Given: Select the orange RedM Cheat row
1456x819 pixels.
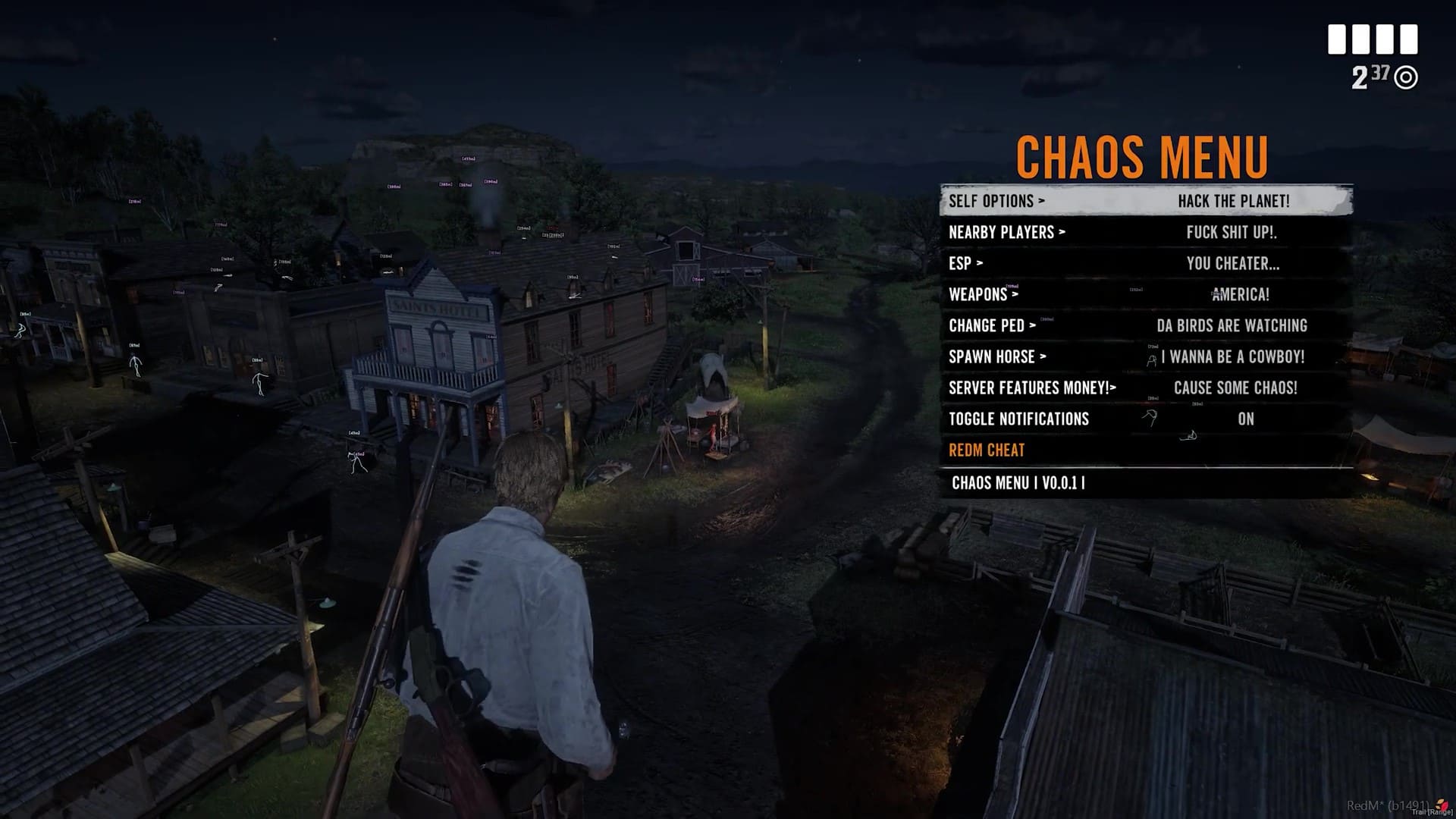Looking at the screenshot, I should coord(987,450).
